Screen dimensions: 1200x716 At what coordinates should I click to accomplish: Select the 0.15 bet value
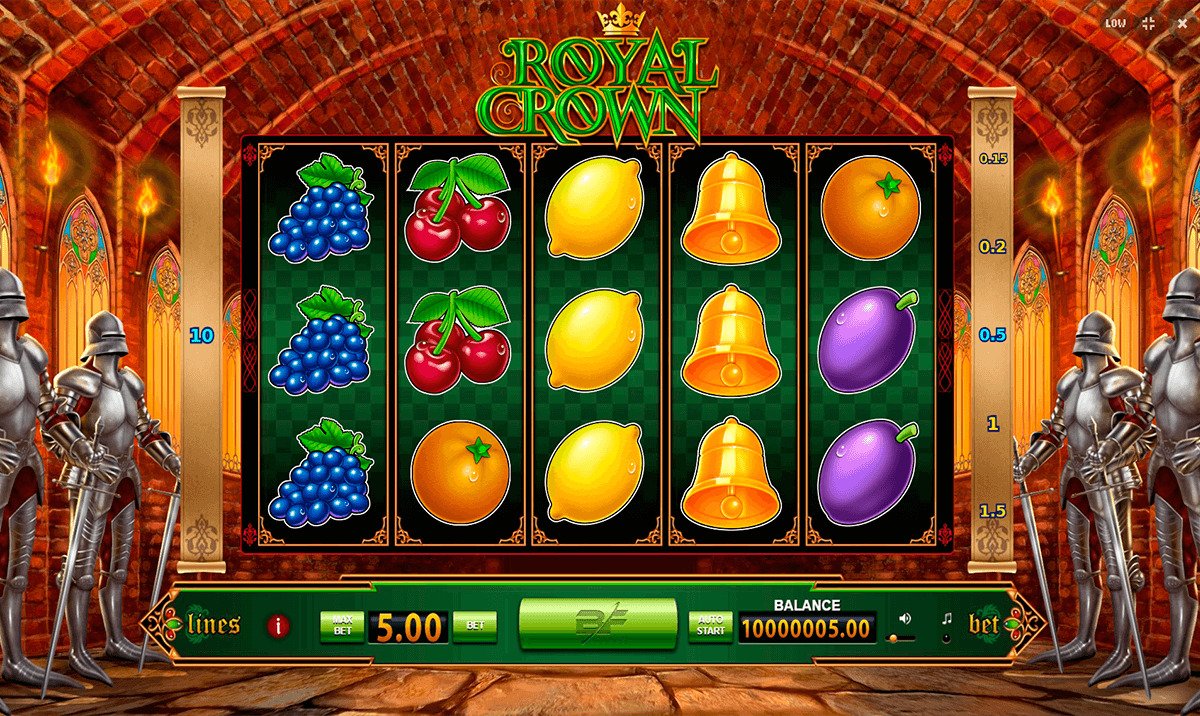pyautogui.click(x=992, y=159)
